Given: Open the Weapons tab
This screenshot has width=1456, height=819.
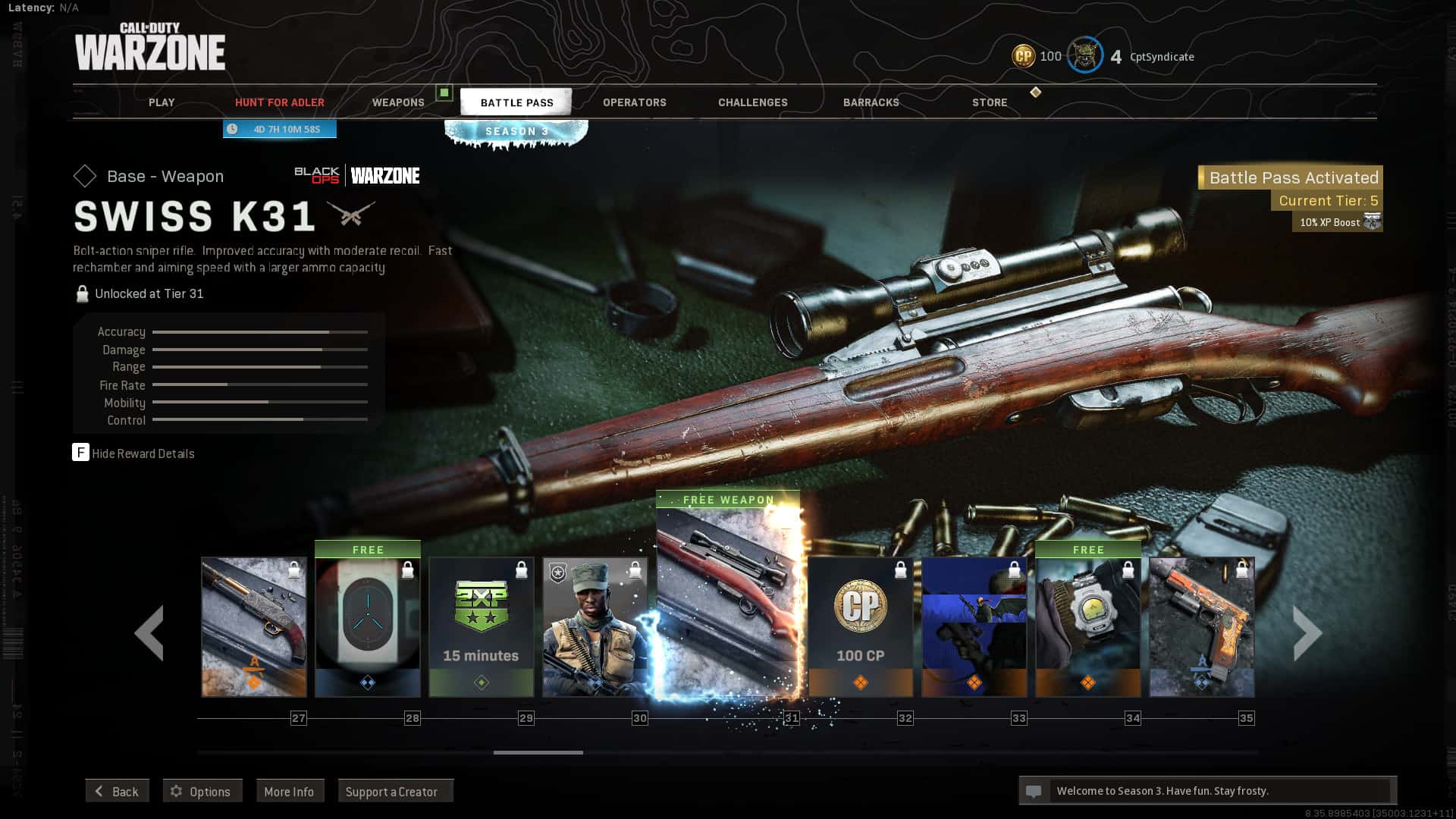Looking at the screenshot, I should (x=398, y=102).
